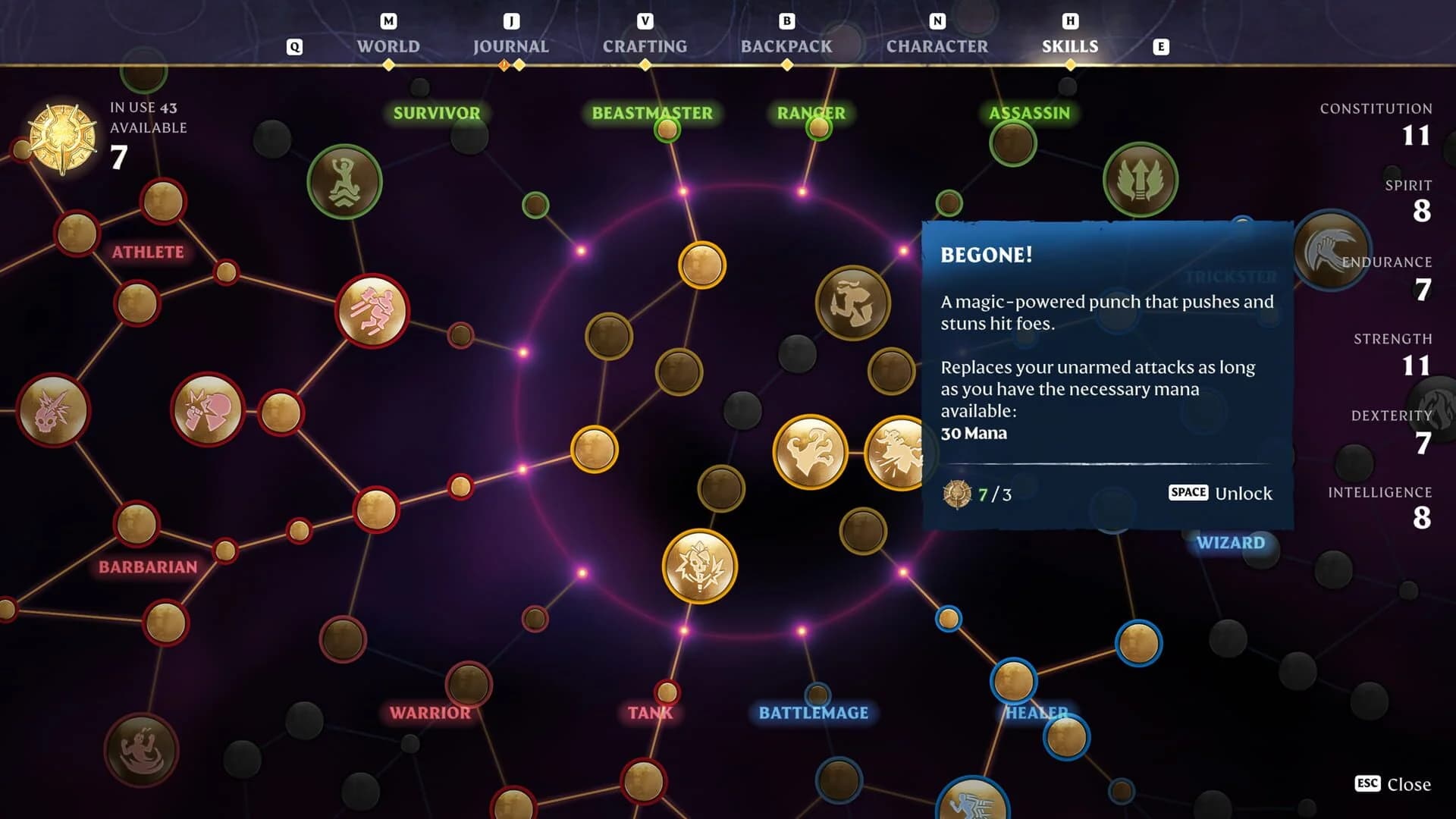Click the golden skull skill above Tank
The image size is (1456, 819).
(x=698, y=566)
